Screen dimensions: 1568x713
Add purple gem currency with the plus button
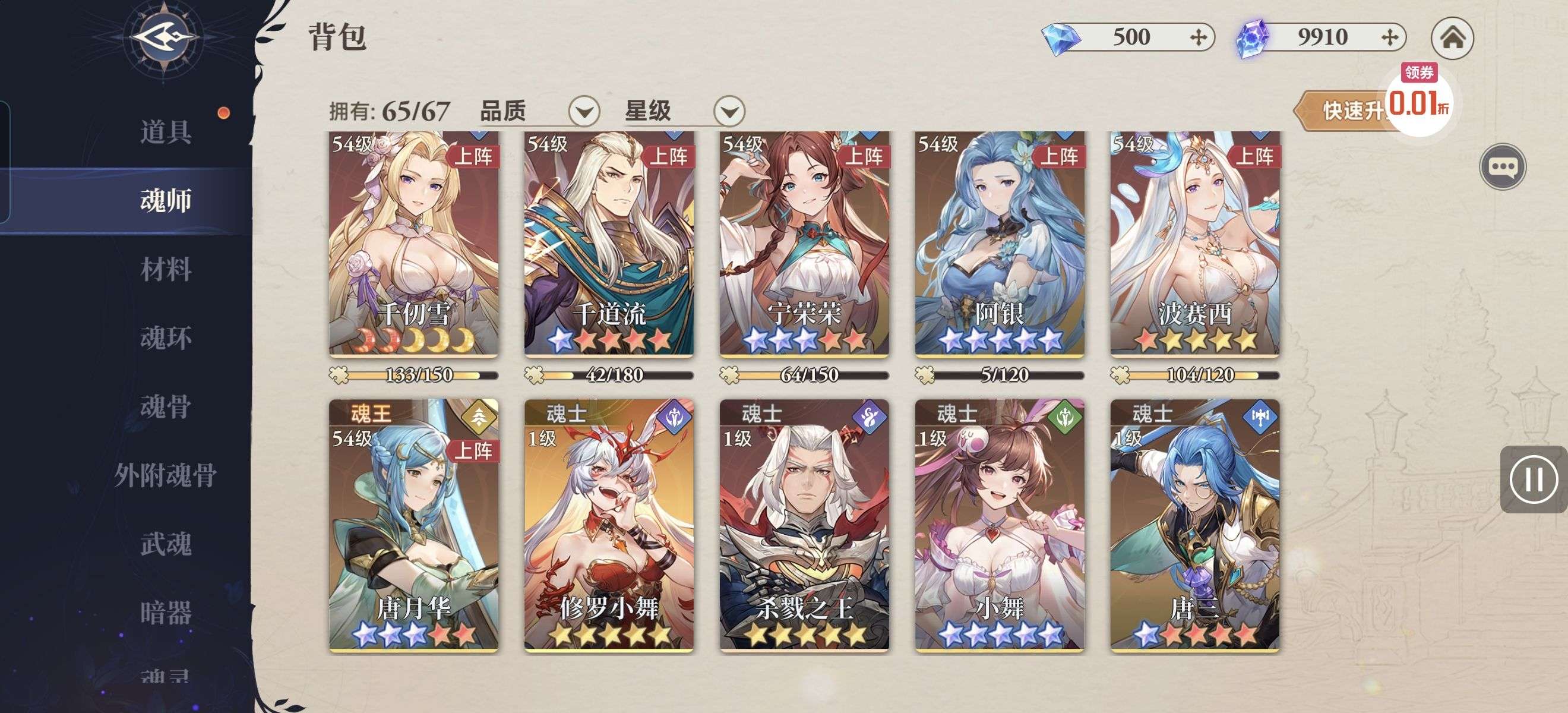click(1390, 38)
